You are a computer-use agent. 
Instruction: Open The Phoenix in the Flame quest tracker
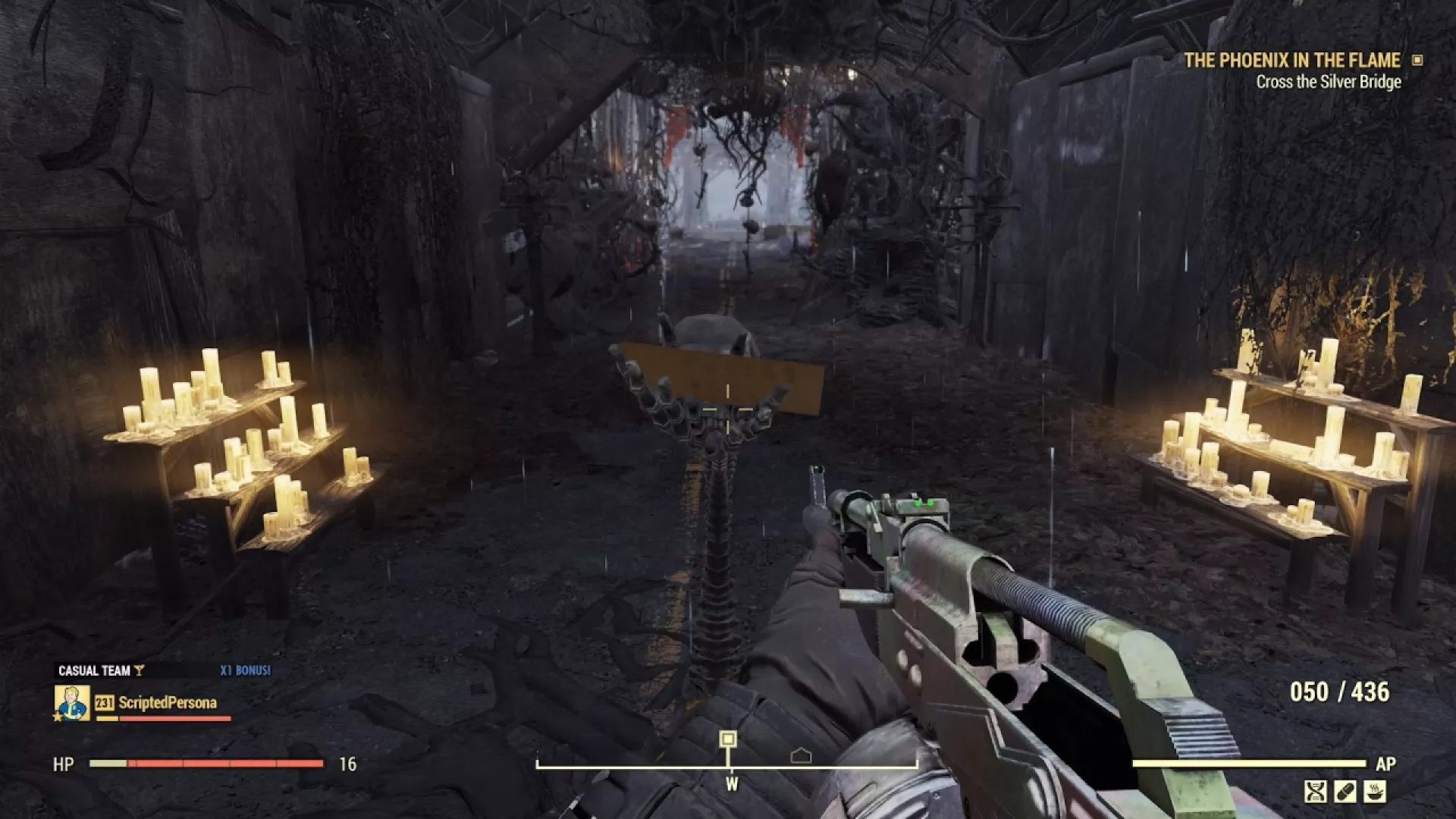tap(1291, 61)
